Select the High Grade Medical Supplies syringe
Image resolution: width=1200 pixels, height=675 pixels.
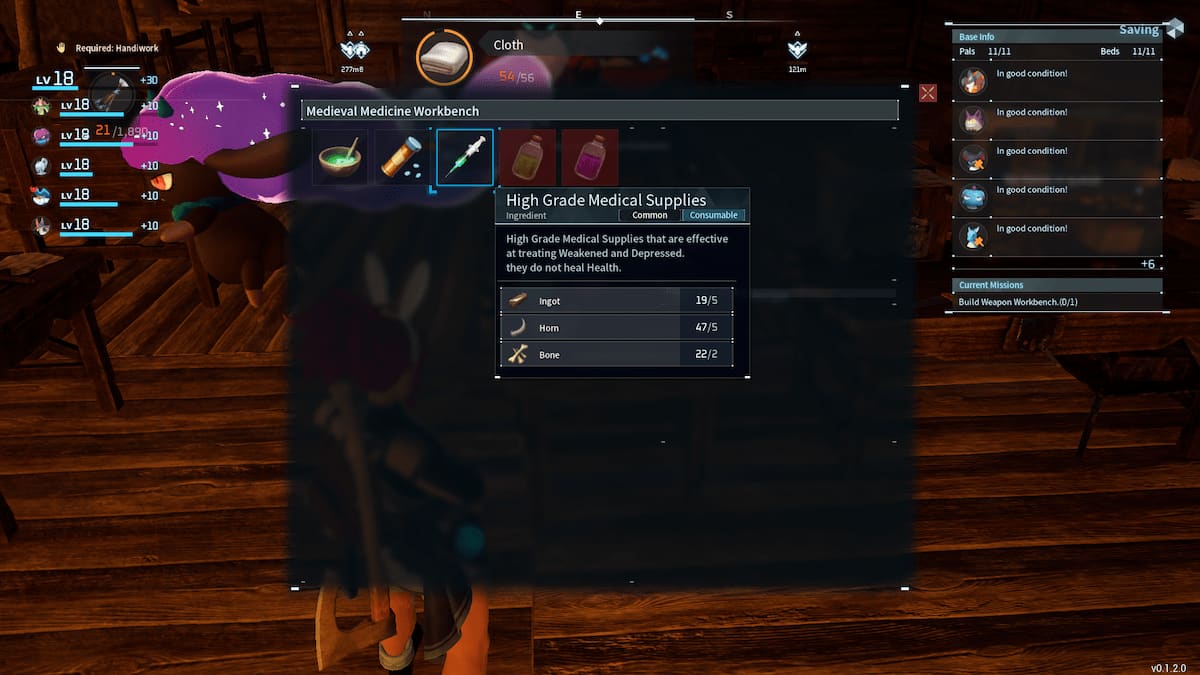pos(465,158)
